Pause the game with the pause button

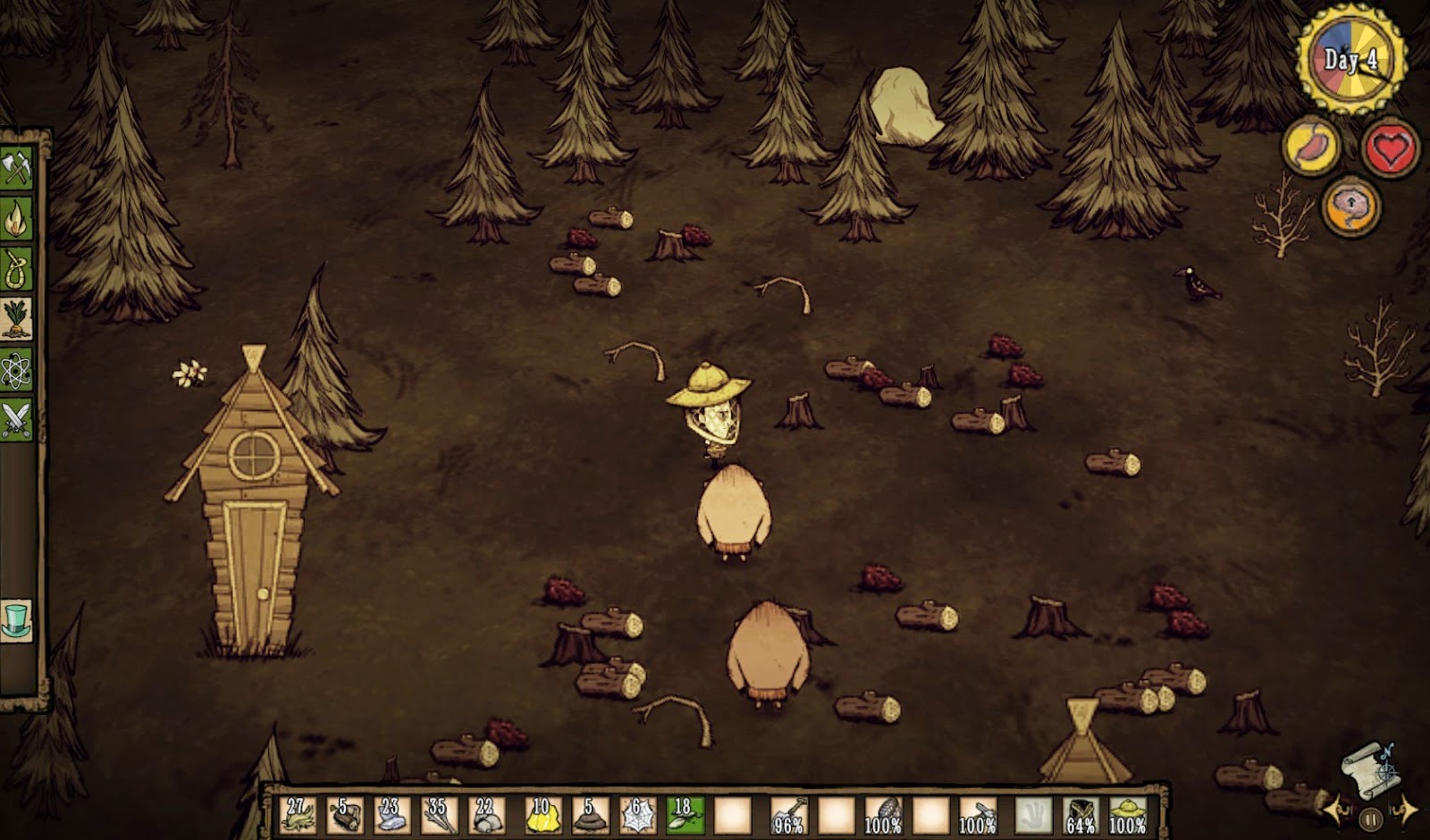tap(1370, 817)
